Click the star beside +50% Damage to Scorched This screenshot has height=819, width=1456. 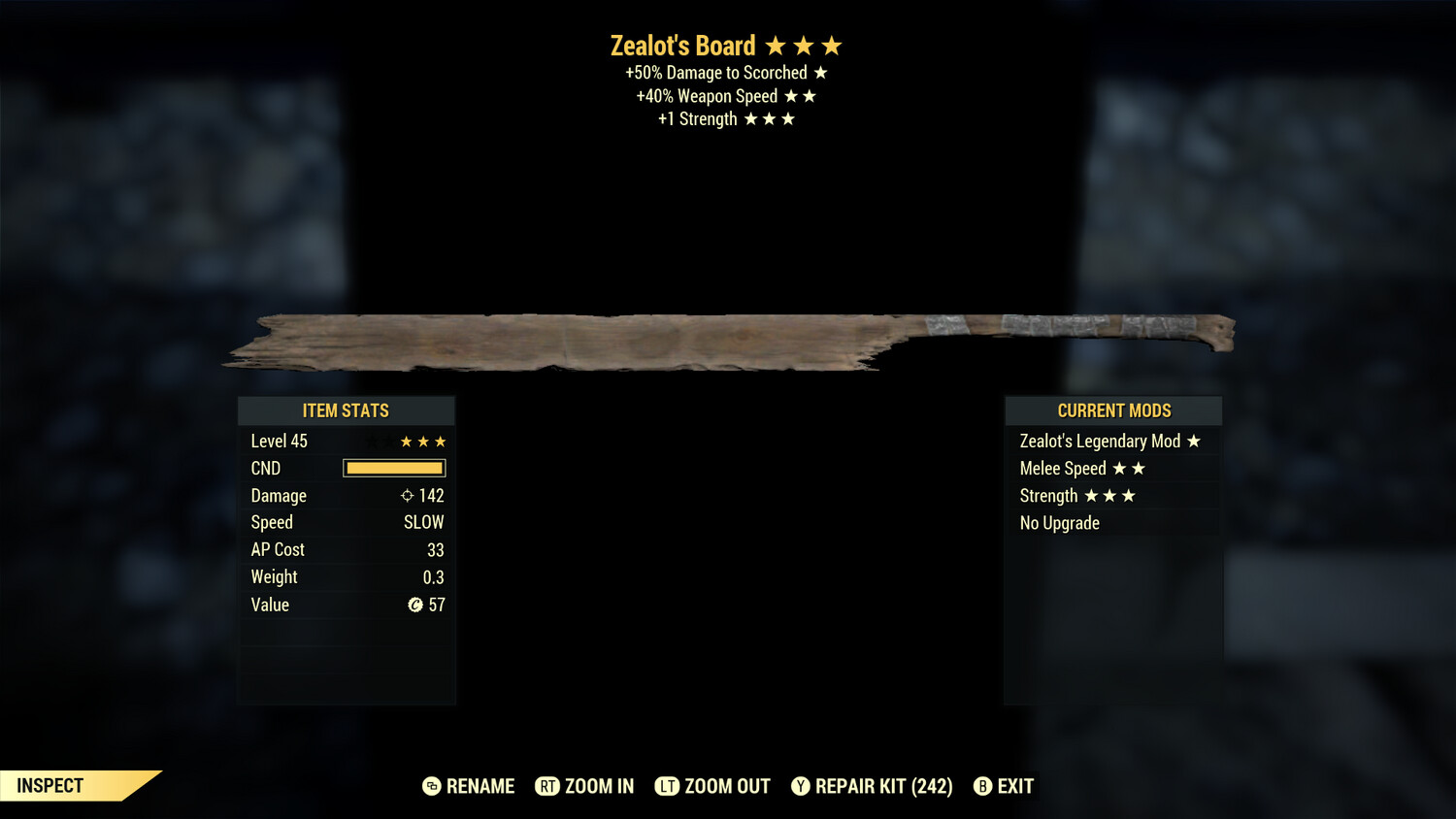click(x=821, y=72)
